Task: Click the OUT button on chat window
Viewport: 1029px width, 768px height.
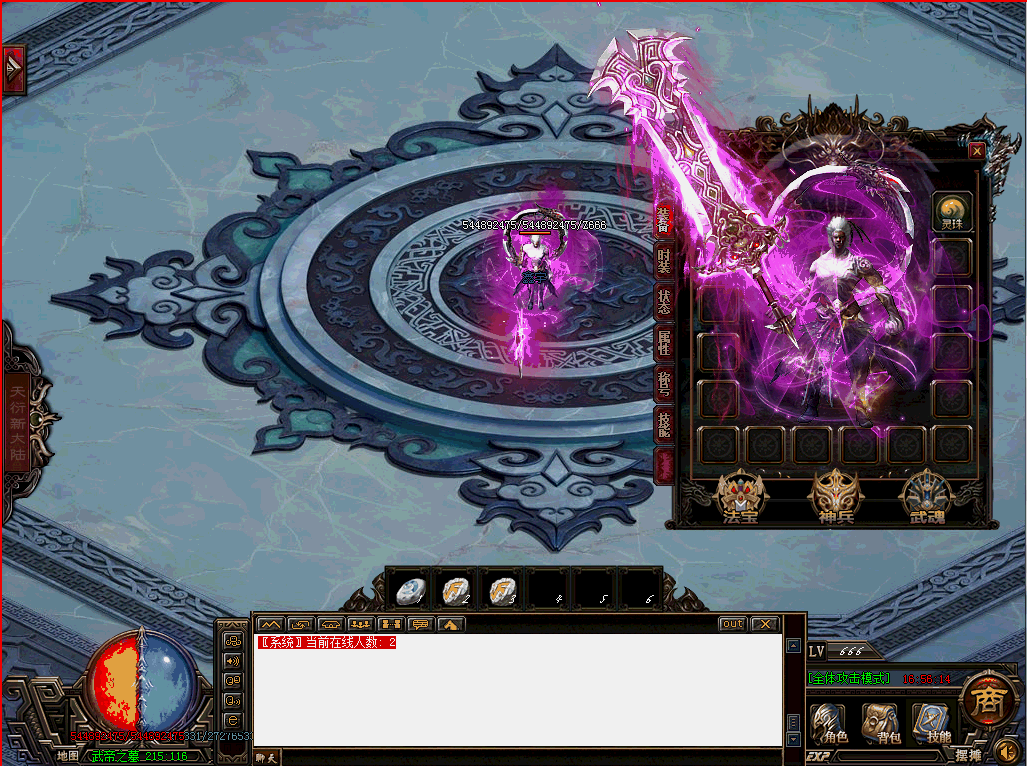Action: click(x=733, y=624)
